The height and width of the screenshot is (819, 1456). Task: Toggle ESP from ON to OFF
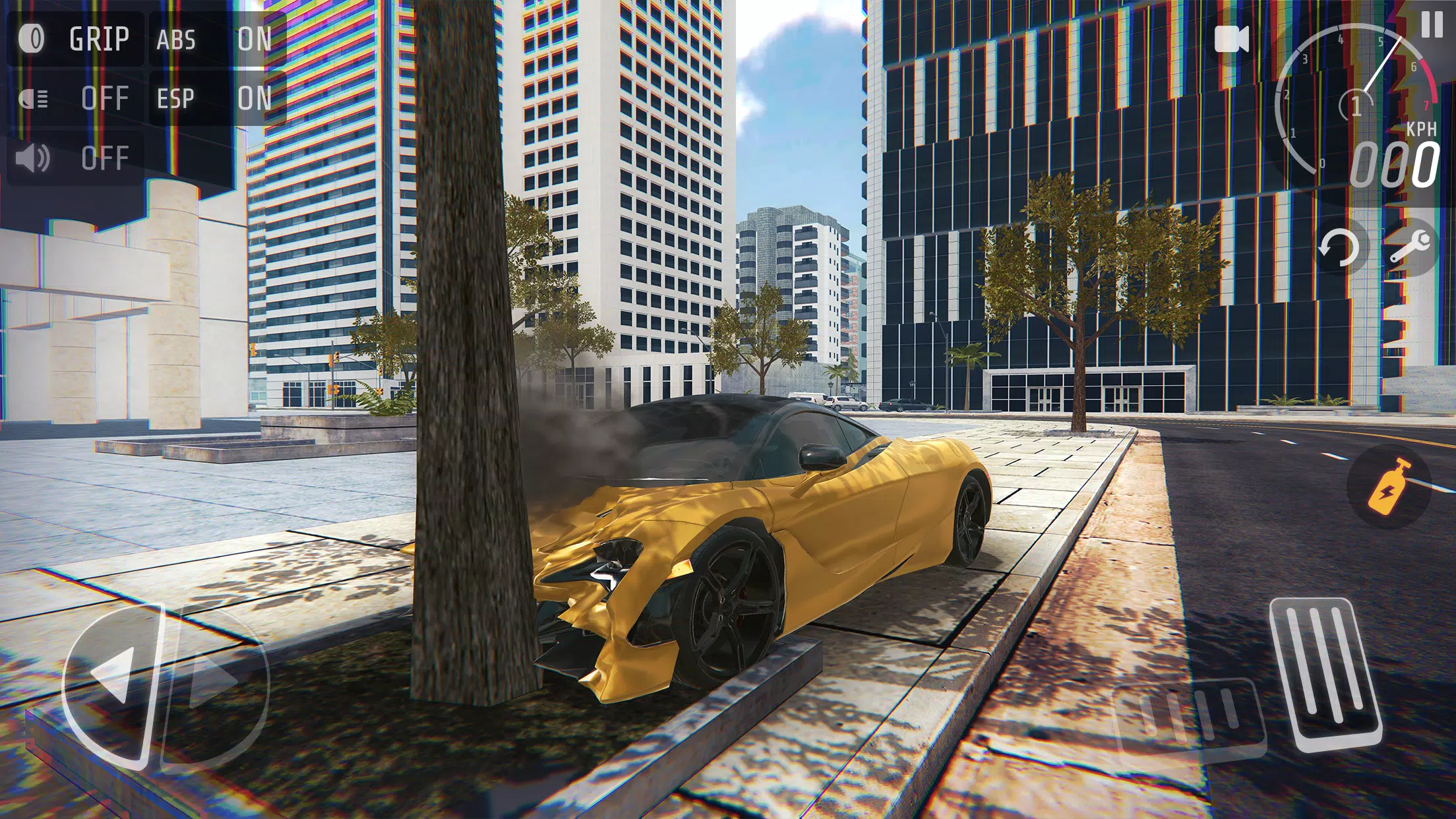[x=254, y=99]
